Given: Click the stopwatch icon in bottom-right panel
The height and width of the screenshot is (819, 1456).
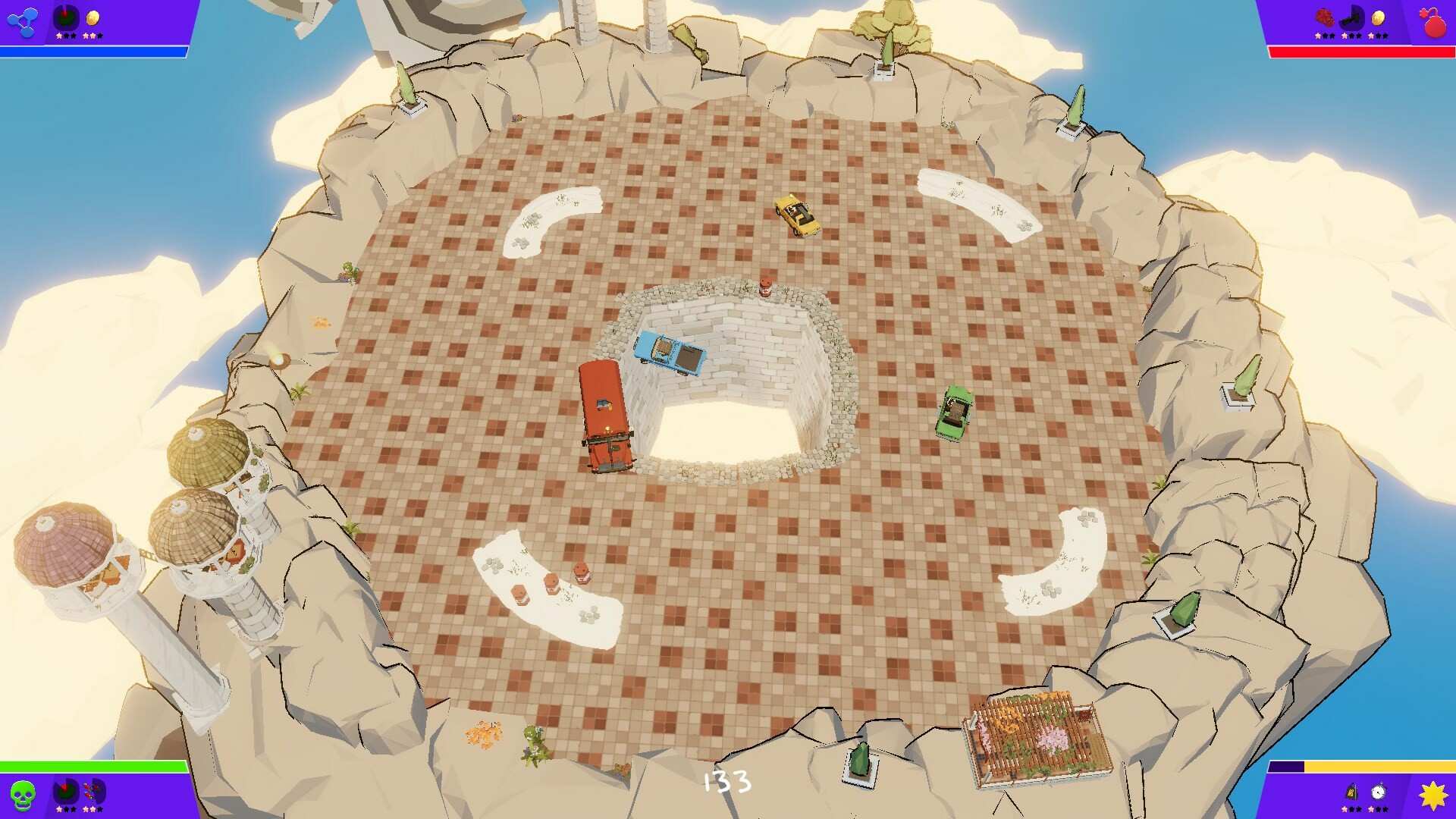Looking at the screenshot, I should [1379, 792].
